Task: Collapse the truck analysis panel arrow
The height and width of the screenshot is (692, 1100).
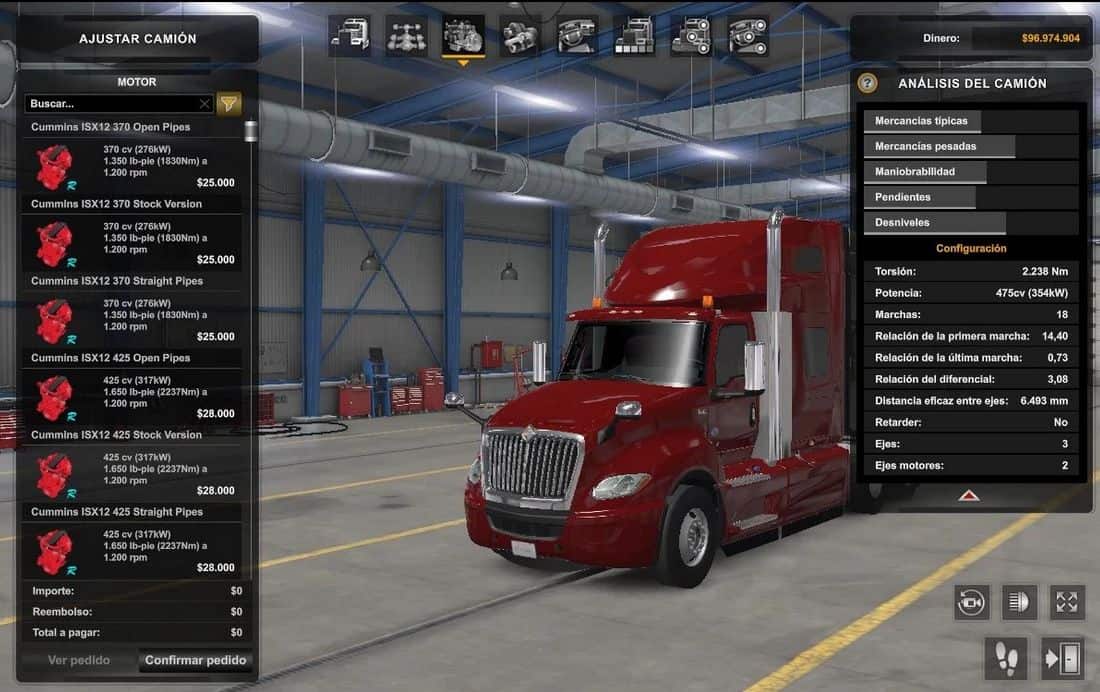Action: pos(968,495)
